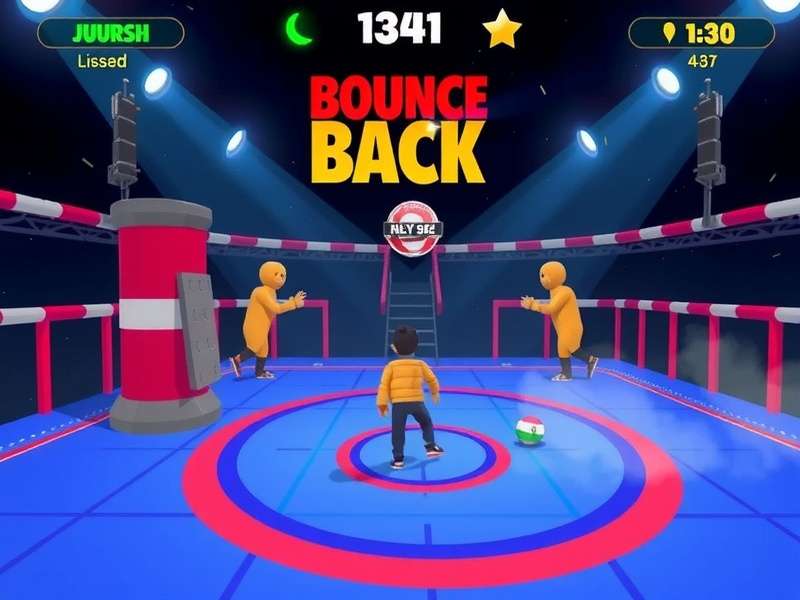This screenshot has height=600, width=800.
Task: Click the JUURSH player name badge
Action: point(111,32)
